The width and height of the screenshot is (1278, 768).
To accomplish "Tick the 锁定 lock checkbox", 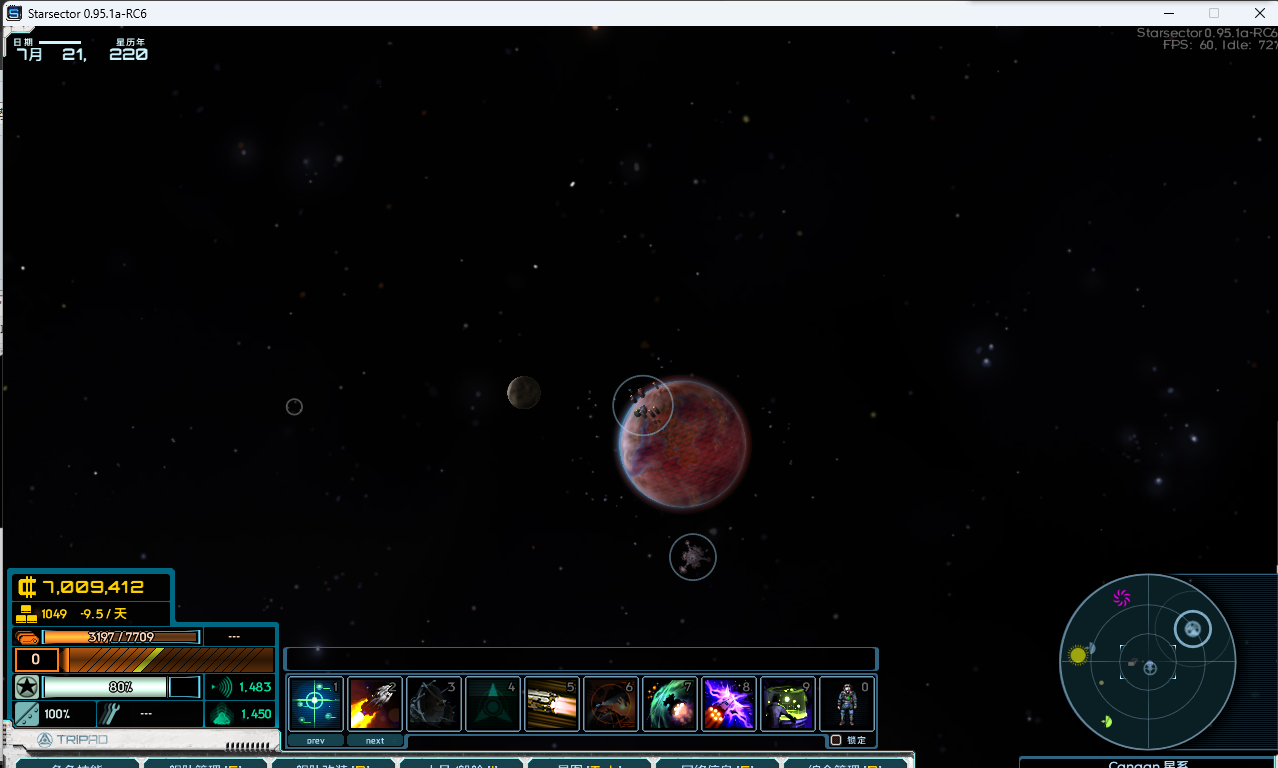I will (x=836, y=740).
